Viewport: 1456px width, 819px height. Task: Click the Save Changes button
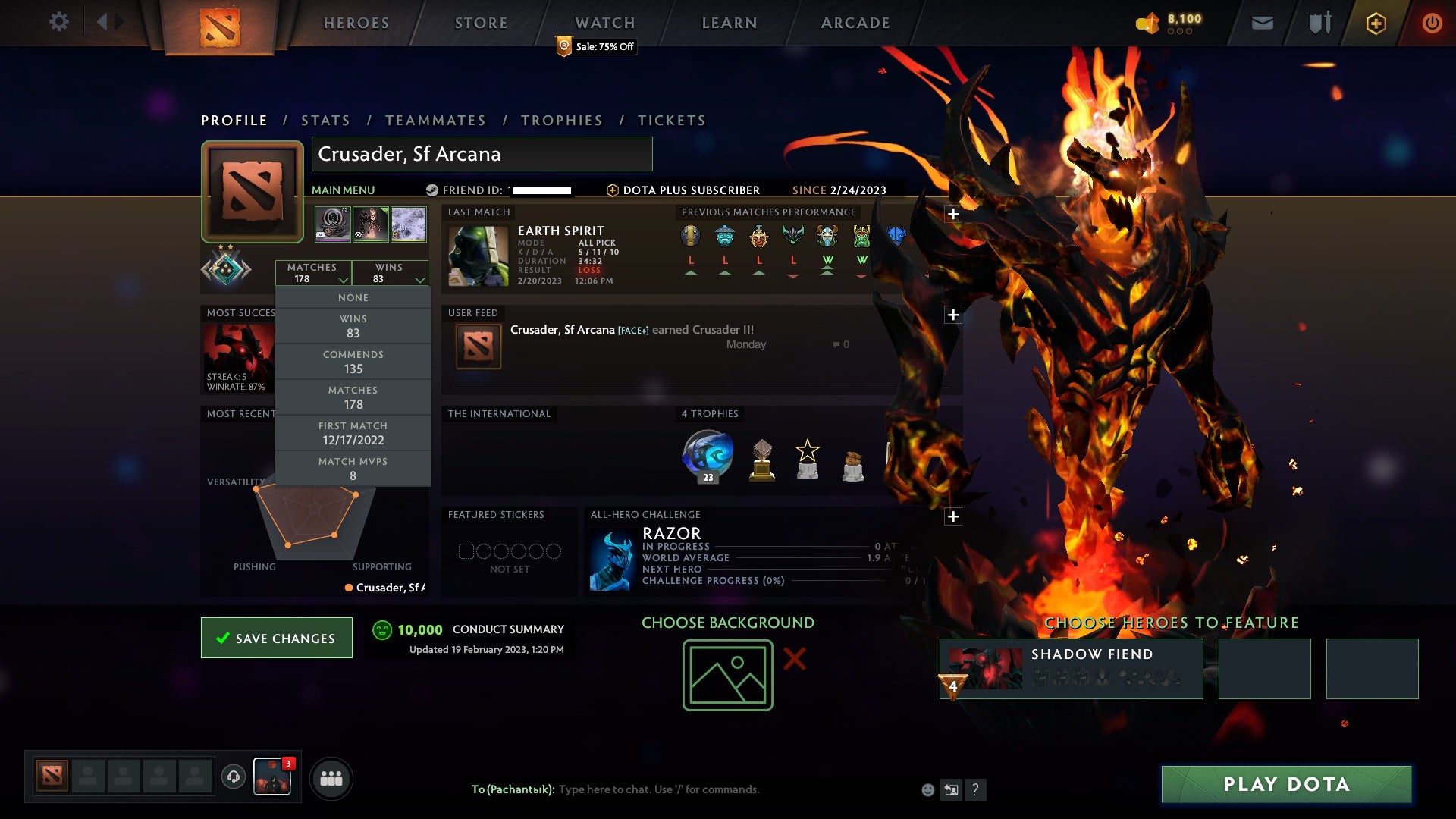(276, 638)
